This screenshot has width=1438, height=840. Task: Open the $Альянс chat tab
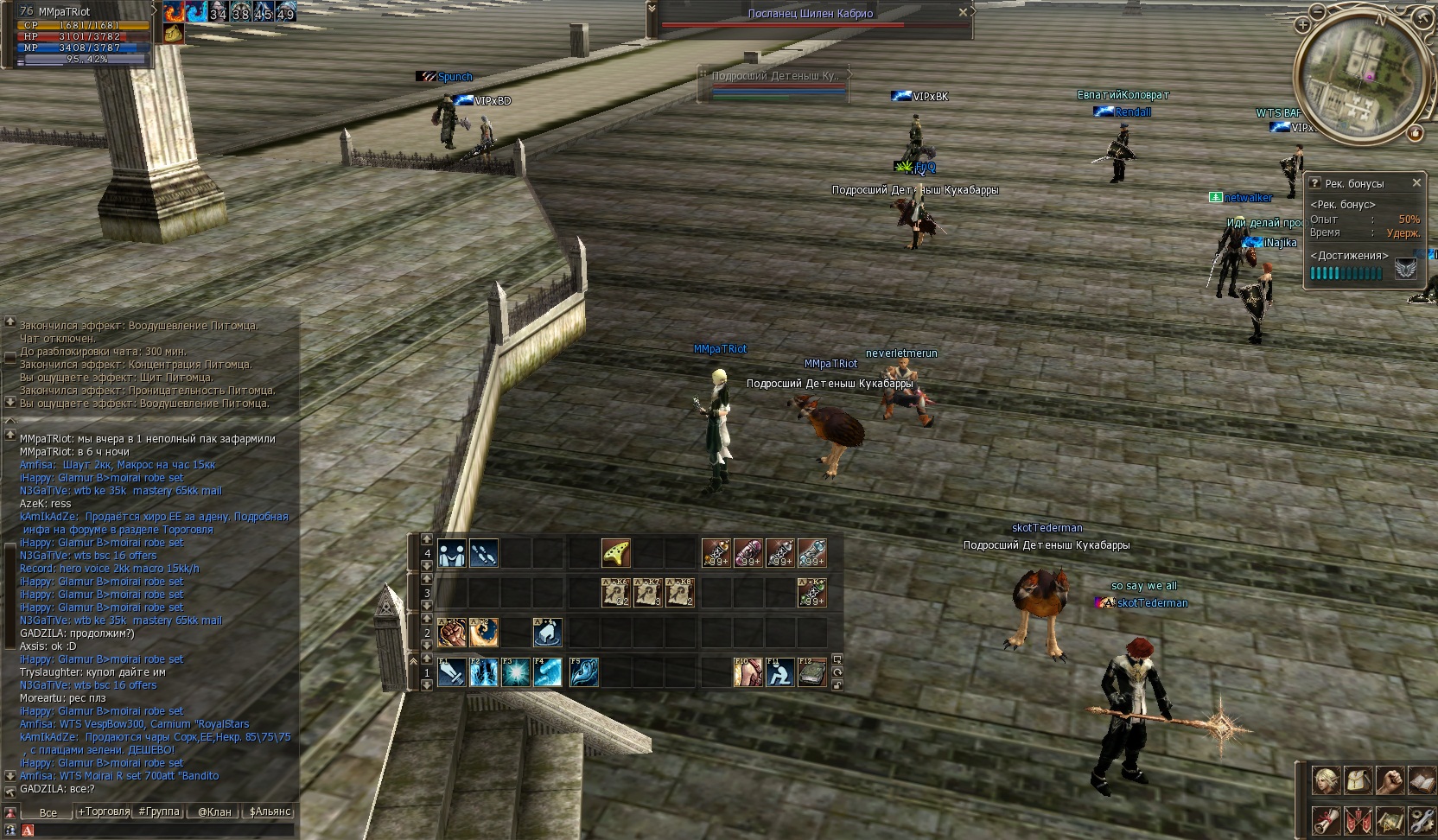[x=270, y=811]
